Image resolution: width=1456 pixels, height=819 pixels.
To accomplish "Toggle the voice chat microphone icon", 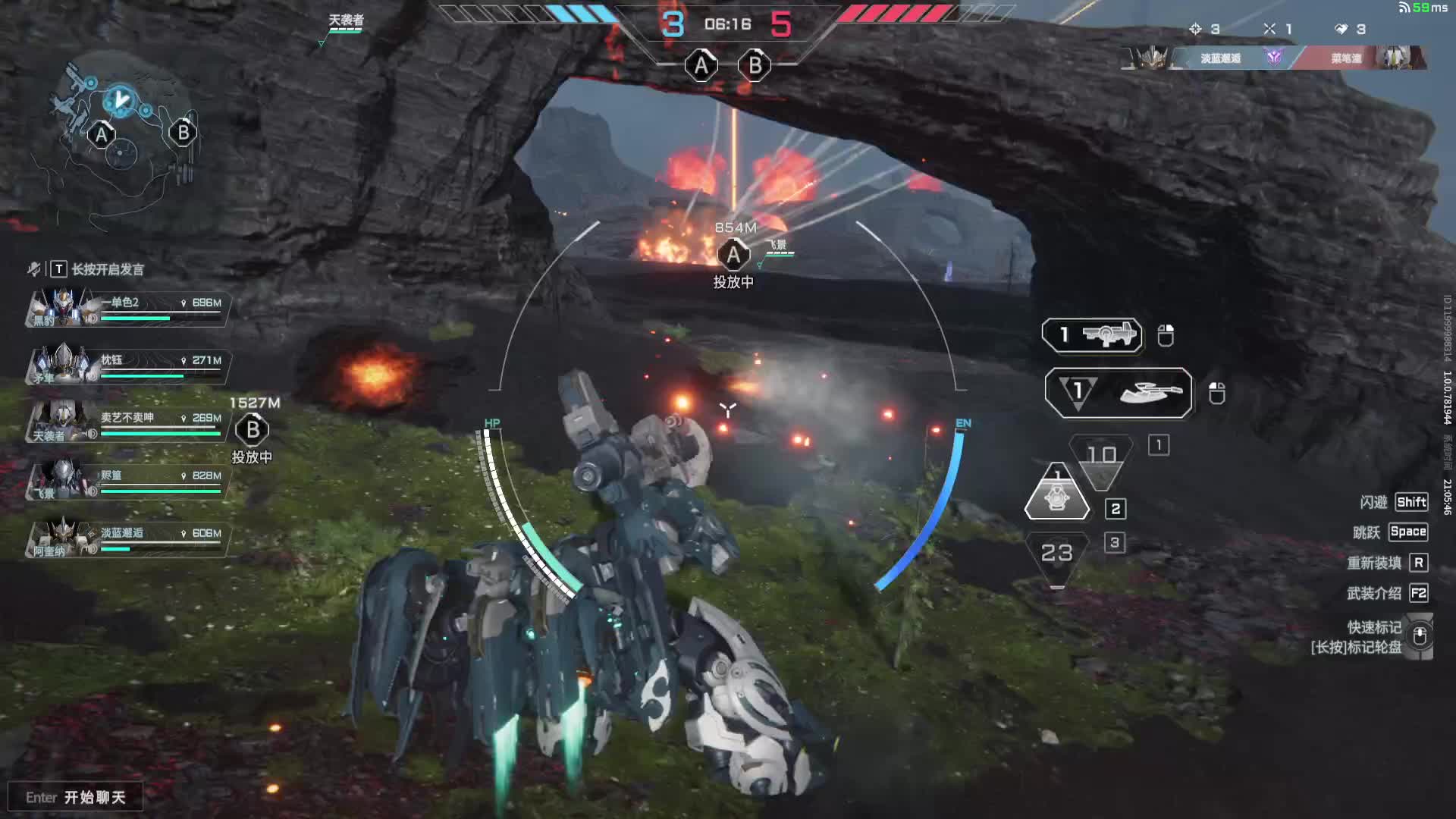I will pyautogui.click(x=34, y=269).
